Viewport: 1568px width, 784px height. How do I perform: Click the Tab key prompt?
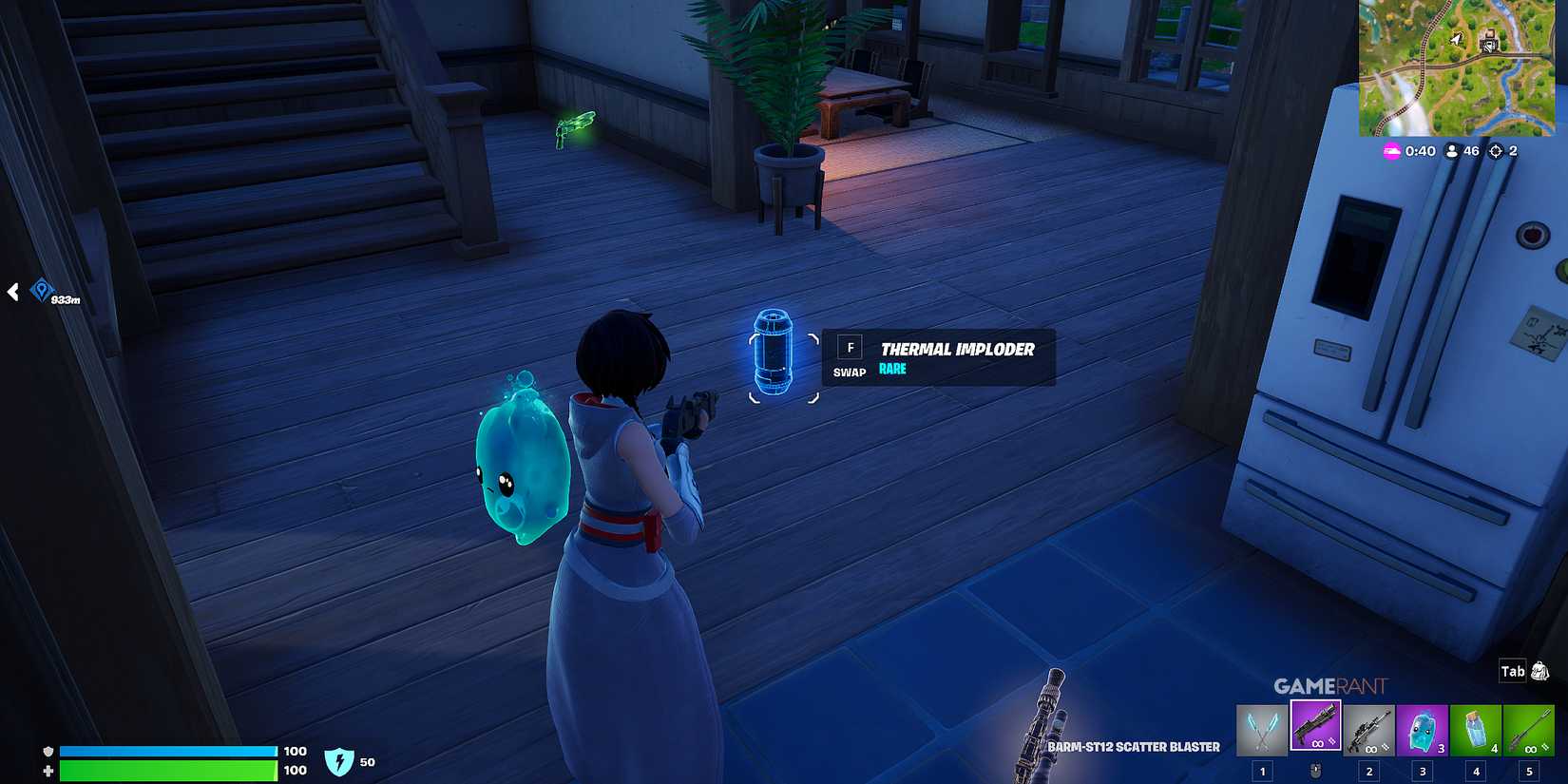click(1511, 670)
